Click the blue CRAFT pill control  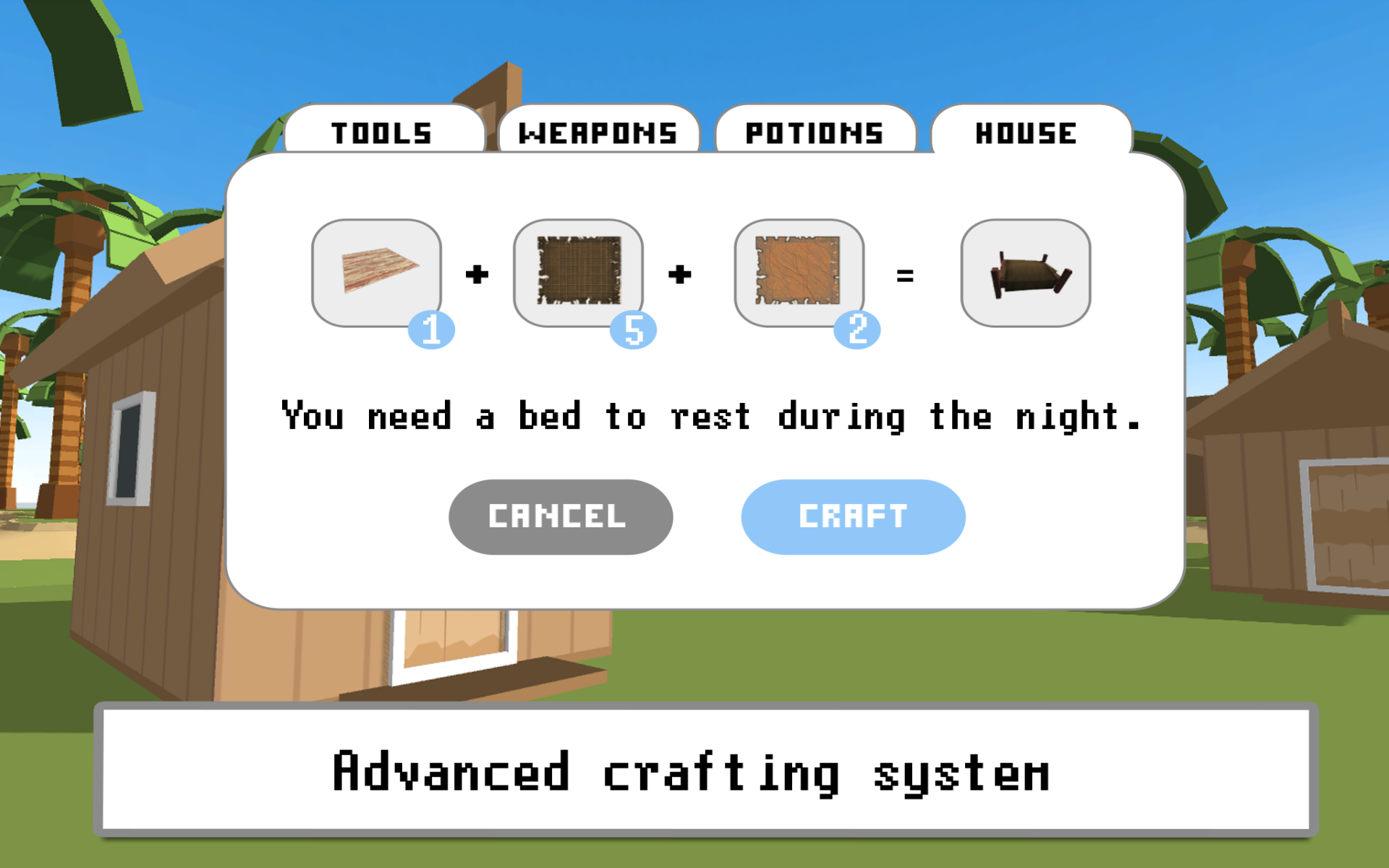(x=852, y=516)
